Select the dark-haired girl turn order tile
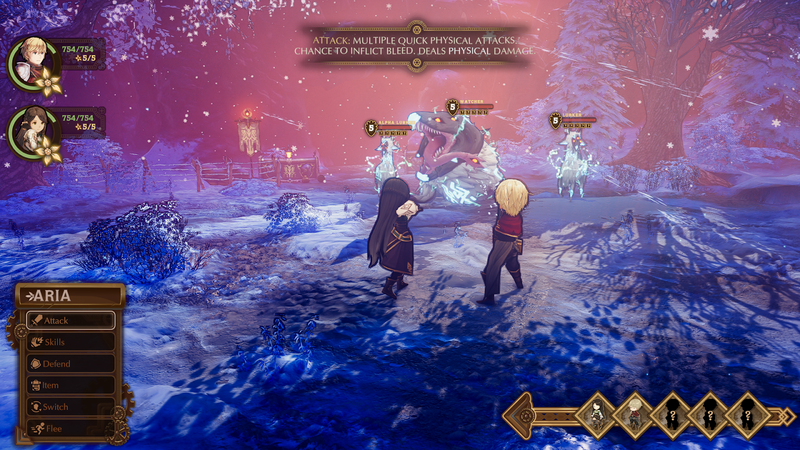The image size is (800, 450). pos(597,413)
